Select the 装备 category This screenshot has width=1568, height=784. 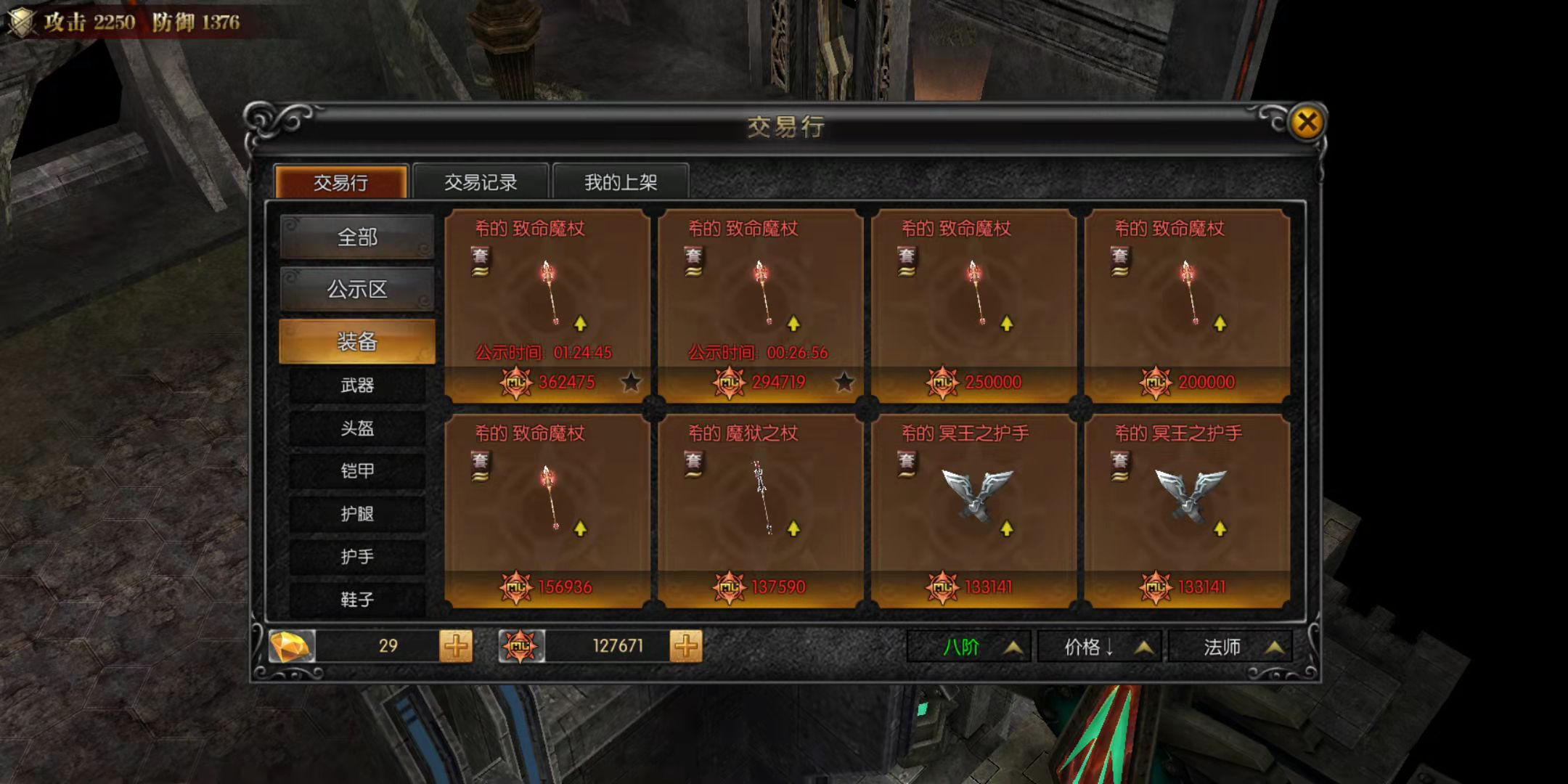click(357, 341)
